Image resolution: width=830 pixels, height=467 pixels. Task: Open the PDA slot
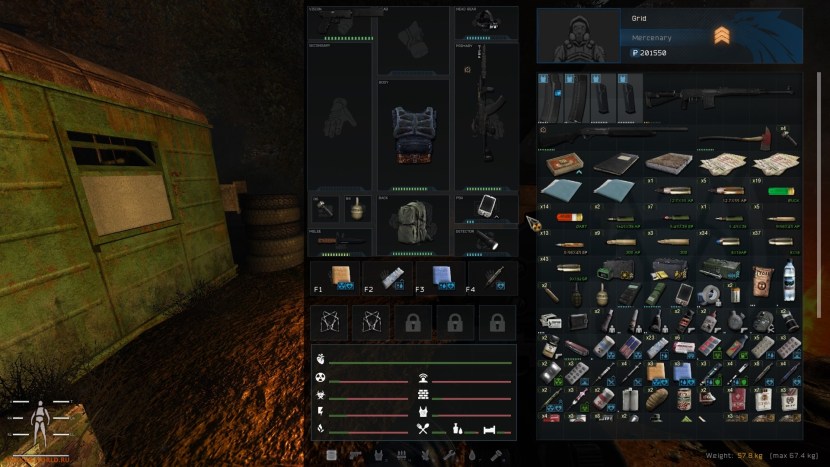click(487, 207)
